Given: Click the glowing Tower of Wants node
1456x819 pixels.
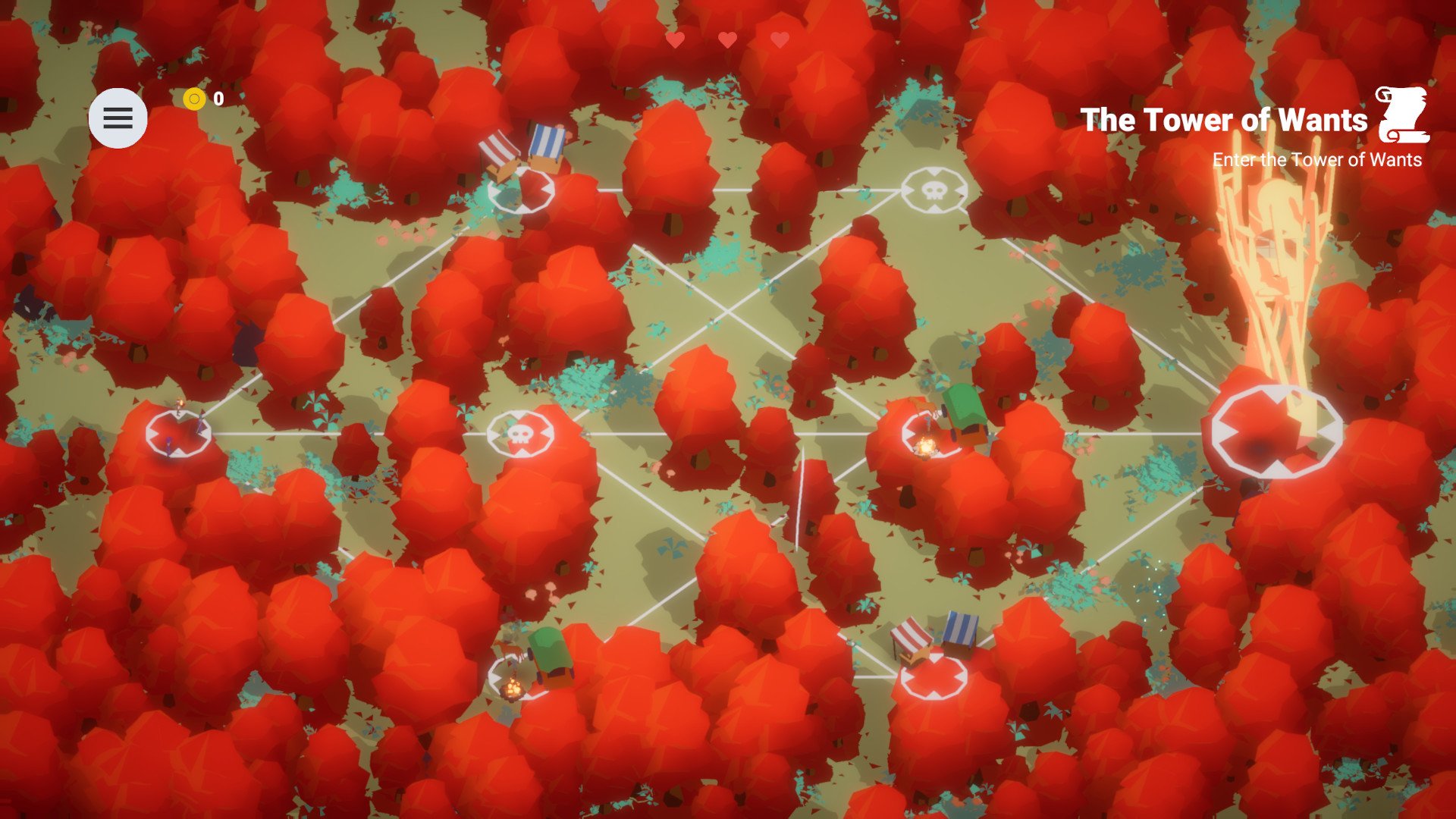Looking at the screenshot, I should (1276, 430).
